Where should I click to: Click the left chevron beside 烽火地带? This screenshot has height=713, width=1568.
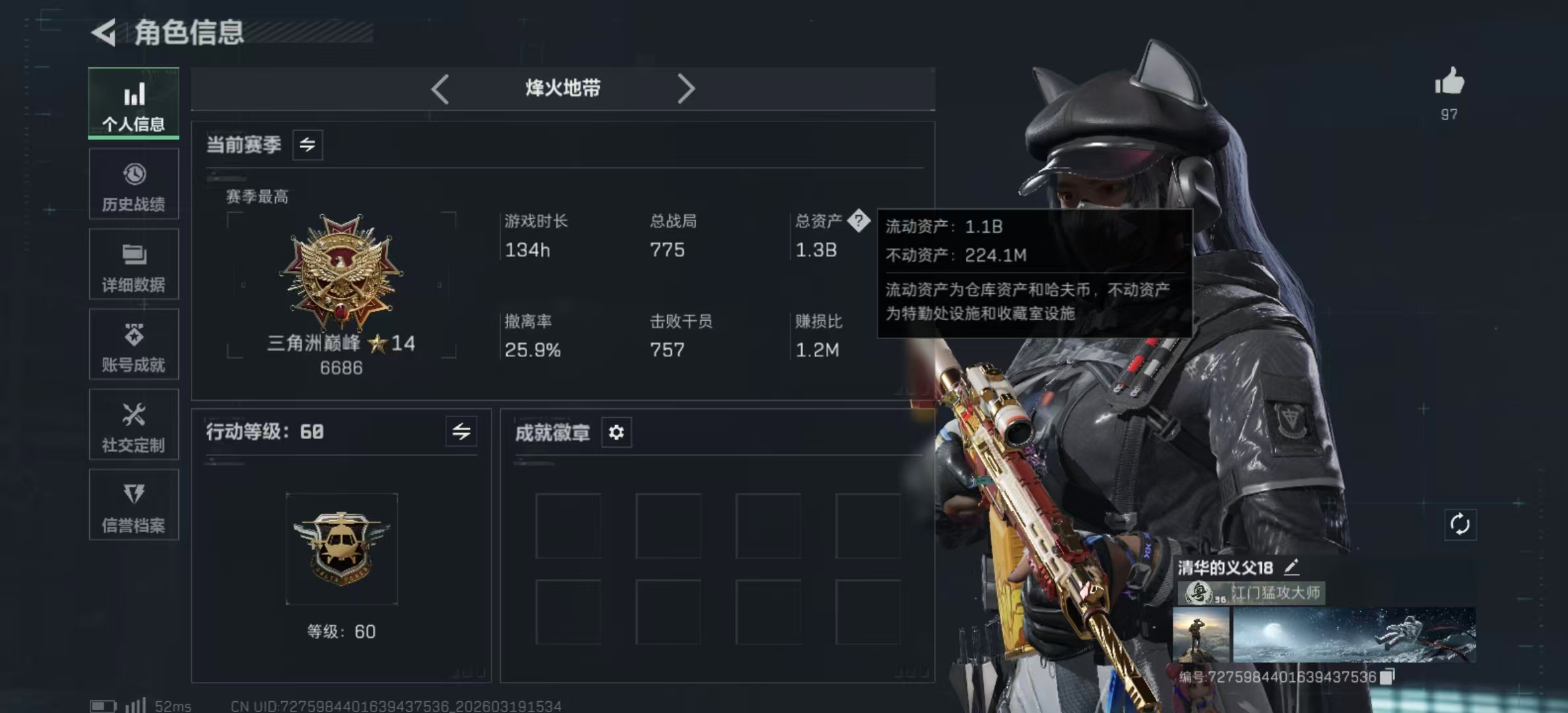click(440, 88)
